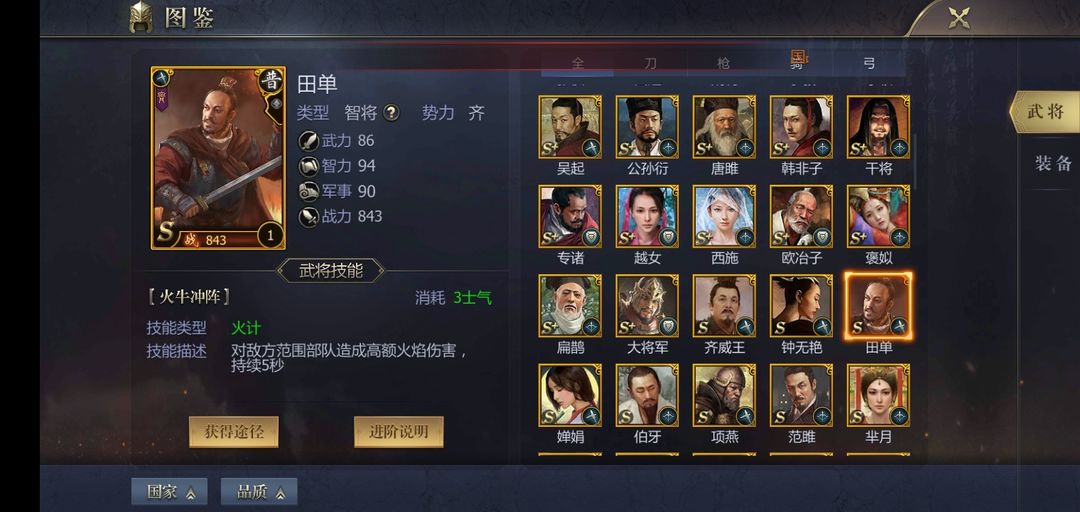Choose the 韩非子 general card
1080x512 pixels.
point(801,127)
